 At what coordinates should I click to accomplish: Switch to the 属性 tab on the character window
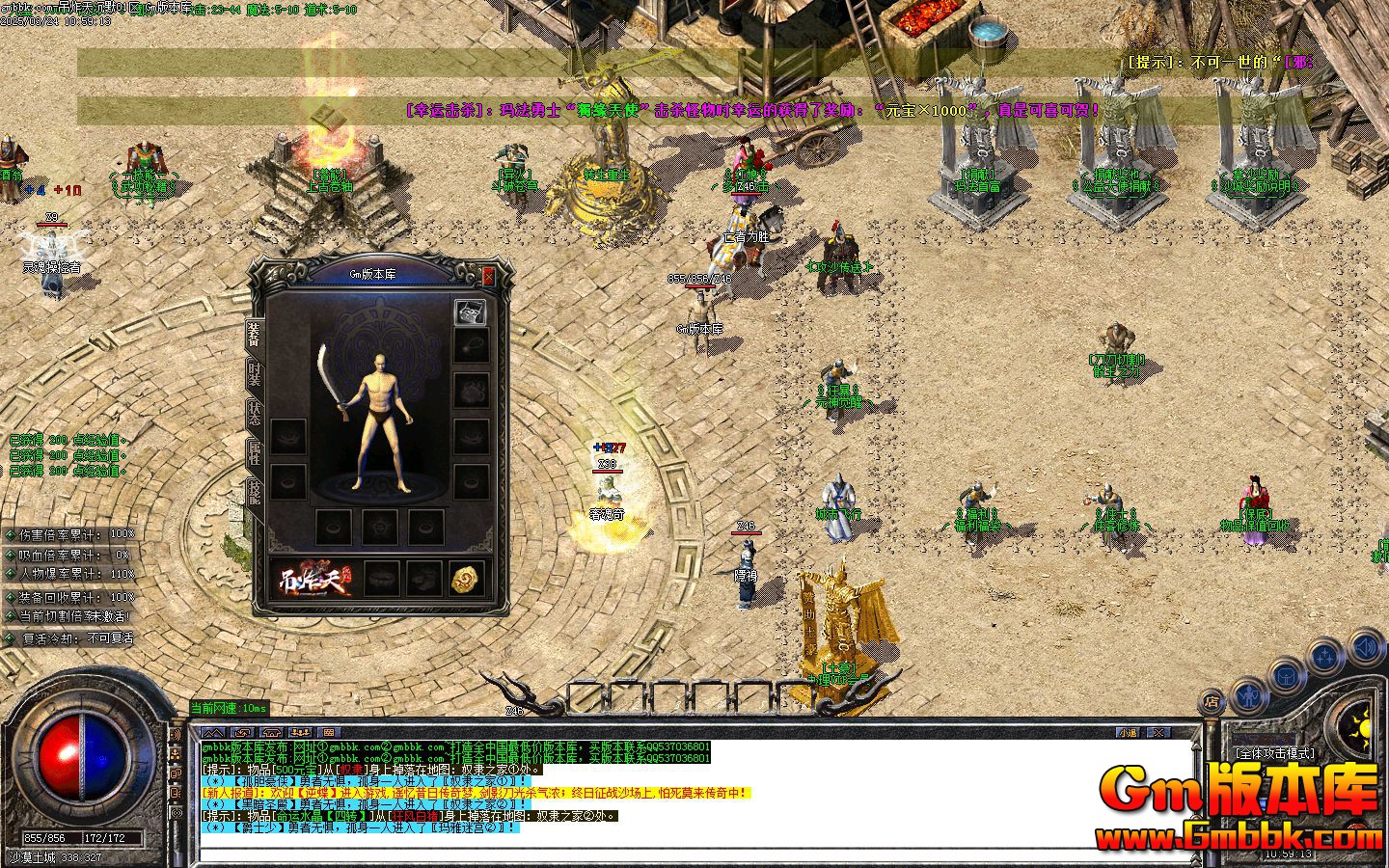pyautogui.click(x=254, y=451)
